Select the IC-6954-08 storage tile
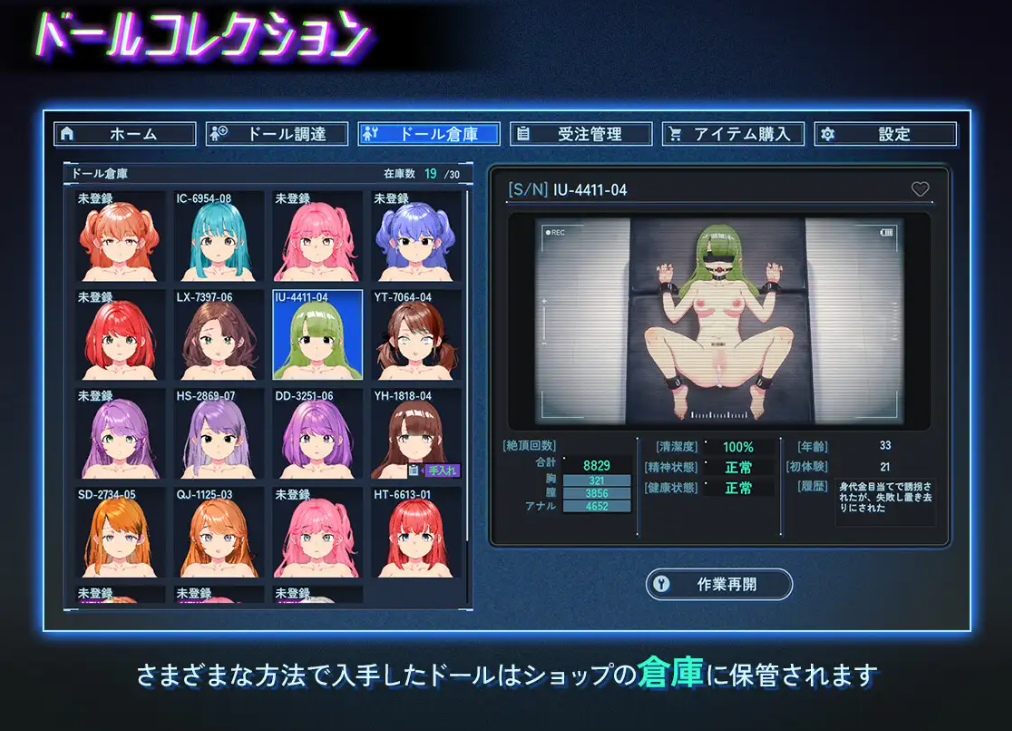The height and width of the screenshot is (731, 1012). [218, 238]
